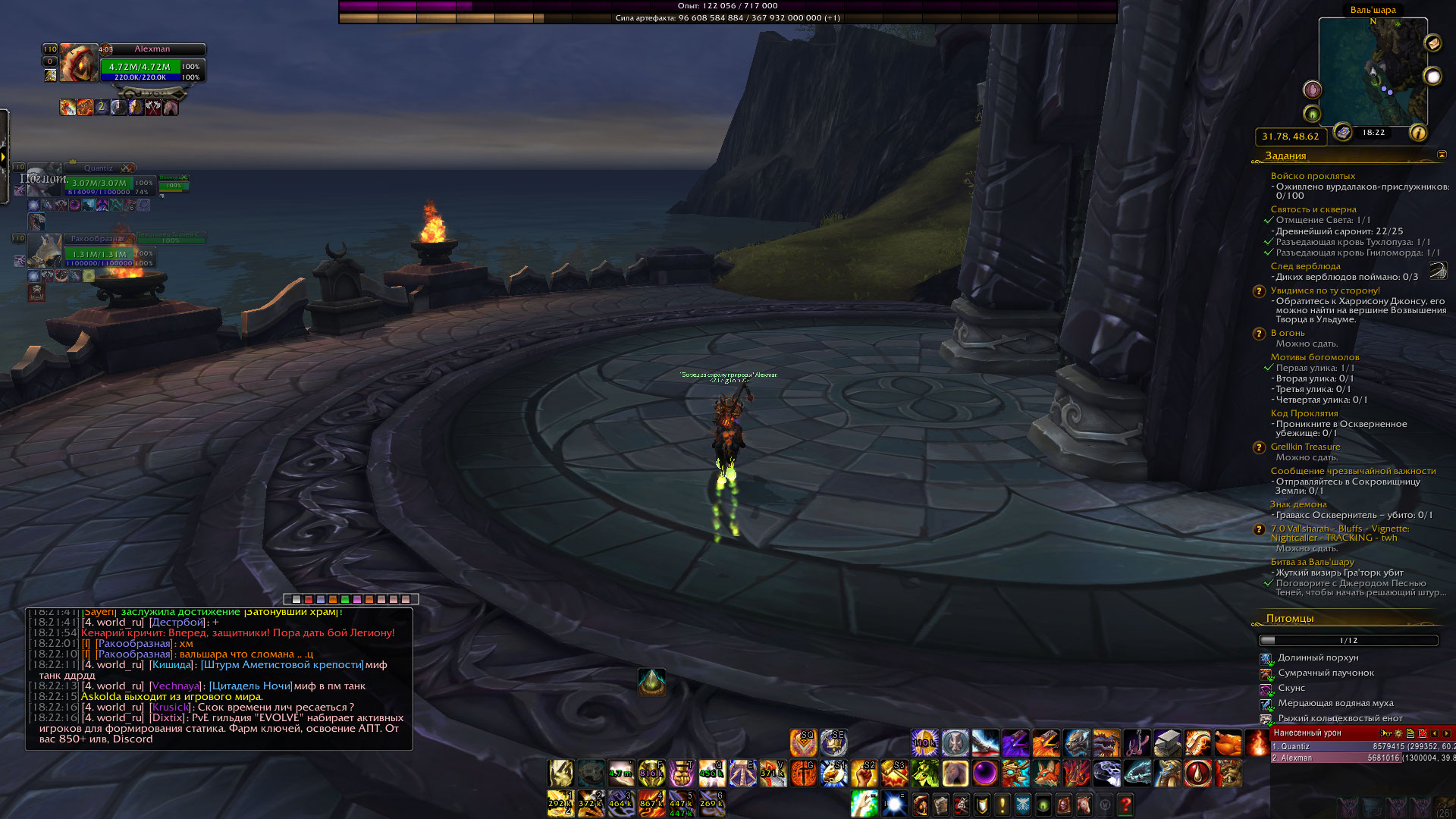
Task: Activate the purple orb ability icon
Action: click(985, 773)
